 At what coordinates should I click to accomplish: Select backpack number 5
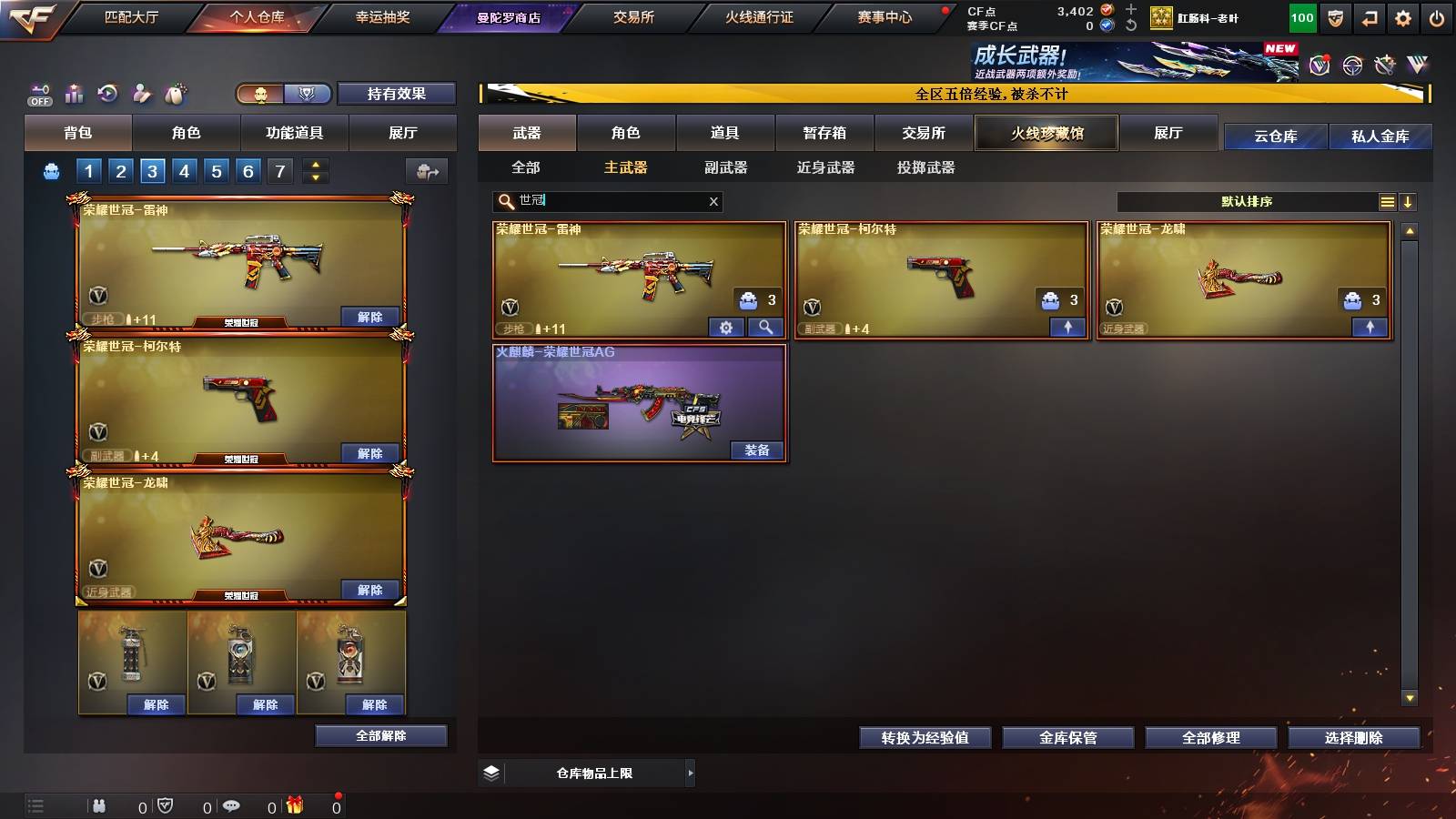[x=215, y=170]
